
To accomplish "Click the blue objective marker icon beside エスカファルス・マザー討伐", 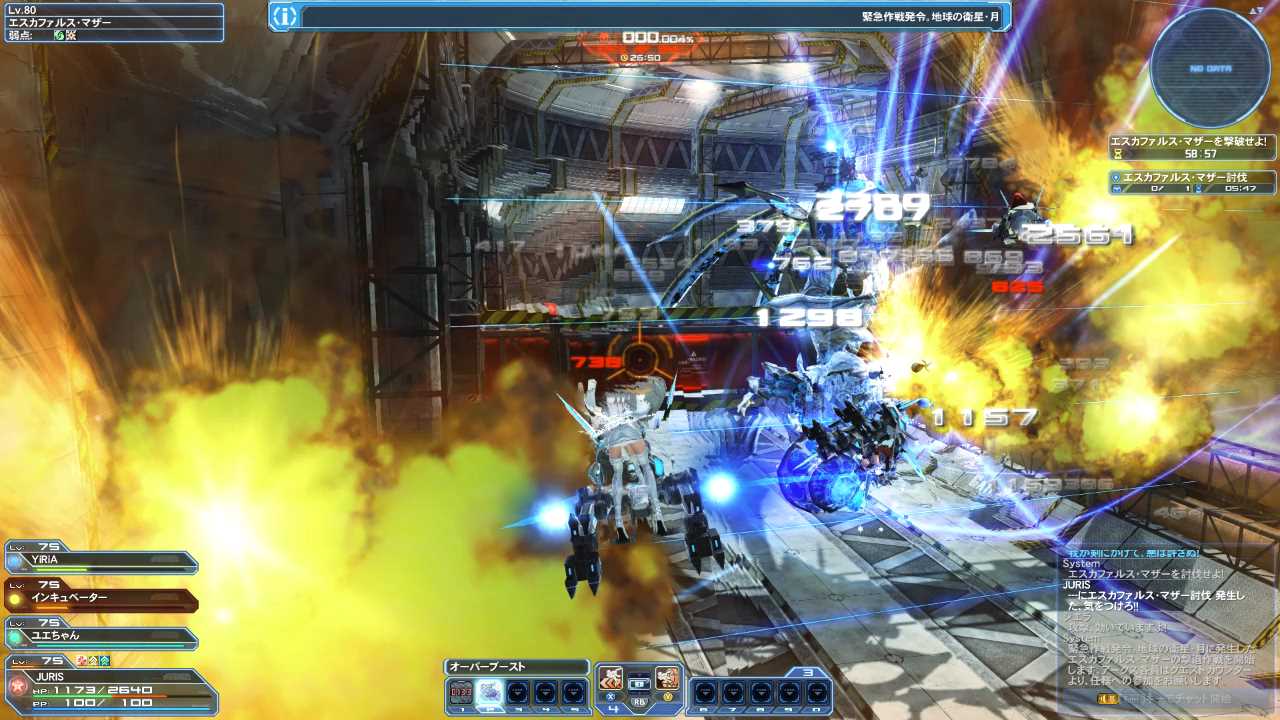I will tap(1117, 177).
